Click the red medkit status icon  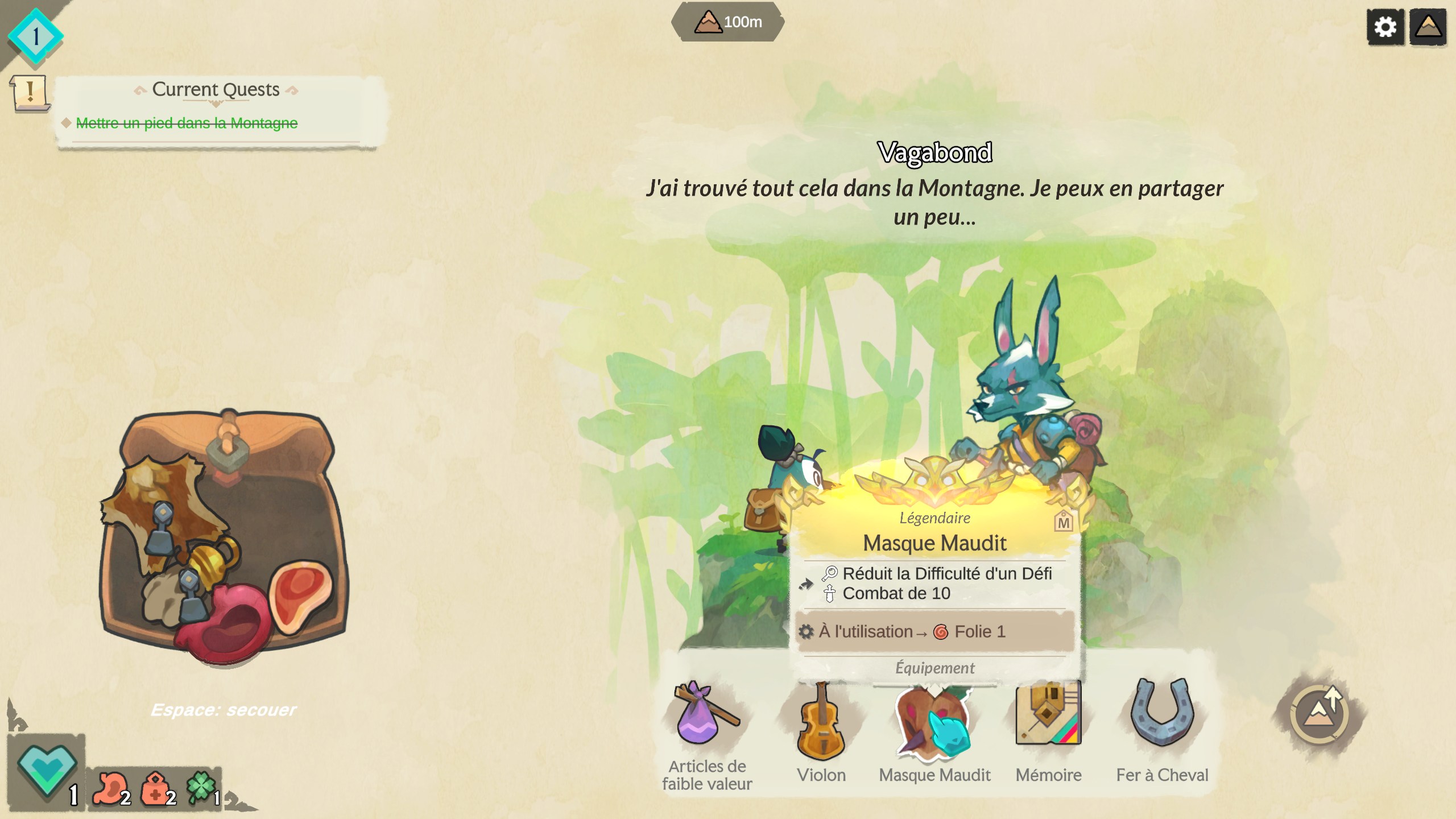156,788
